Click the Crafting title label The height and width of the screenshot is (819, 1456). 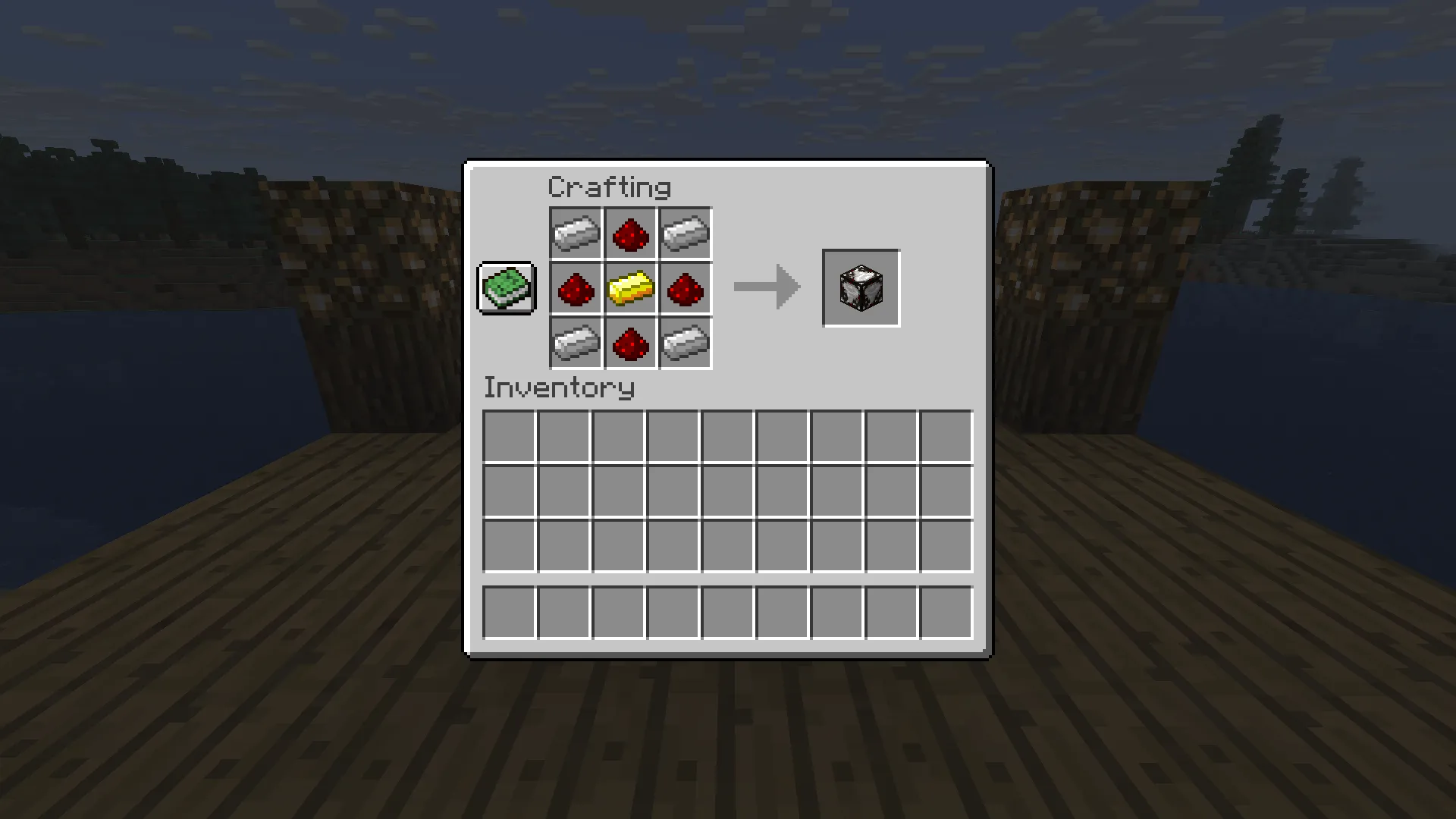click(610, 186)
